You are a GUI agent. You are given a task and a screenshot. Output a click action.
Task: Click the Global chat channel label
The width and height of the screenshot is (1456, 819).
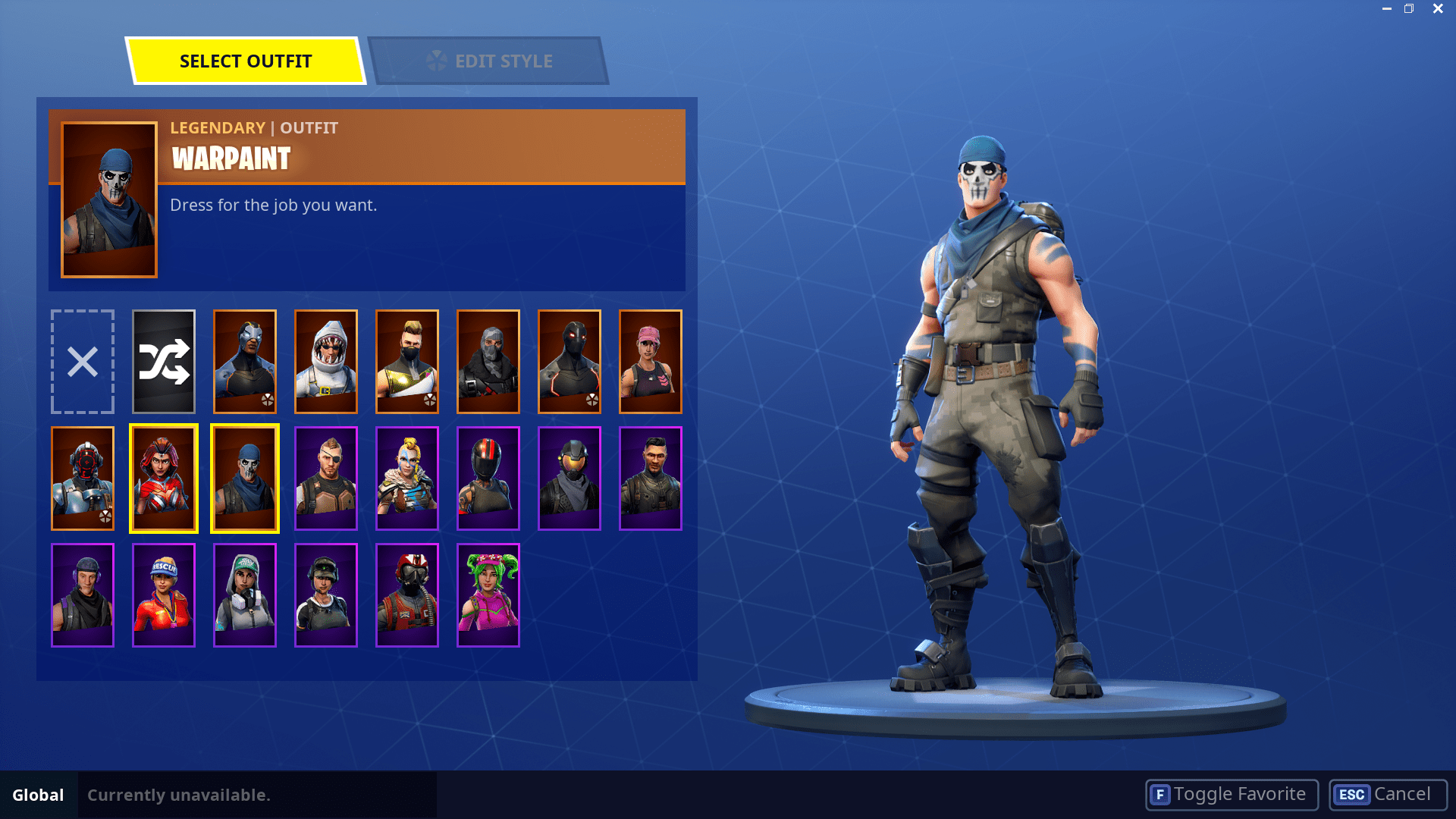coord(39,795)
